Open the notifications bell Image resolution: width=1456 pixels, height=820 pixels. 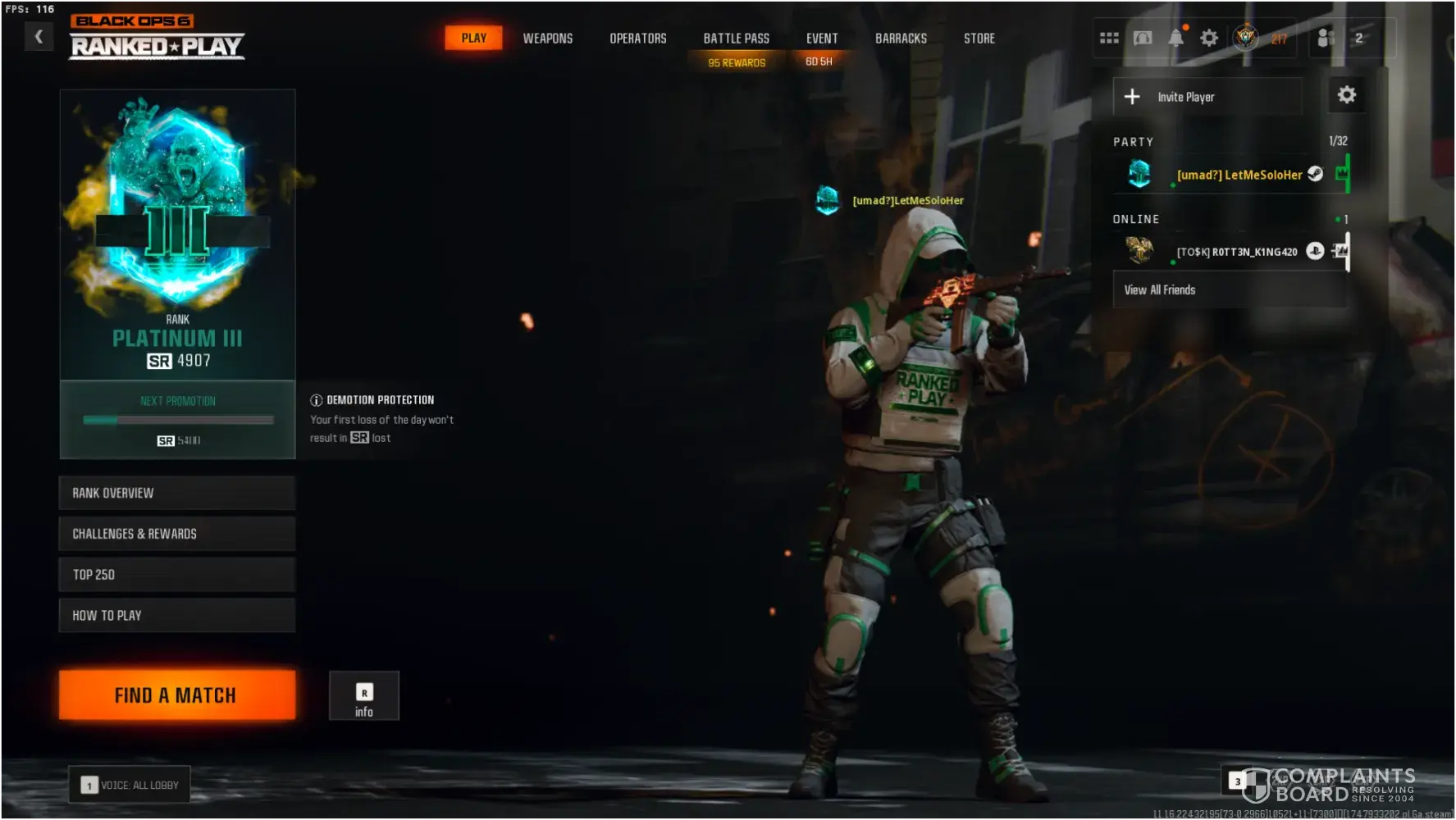click(1175, 38)
